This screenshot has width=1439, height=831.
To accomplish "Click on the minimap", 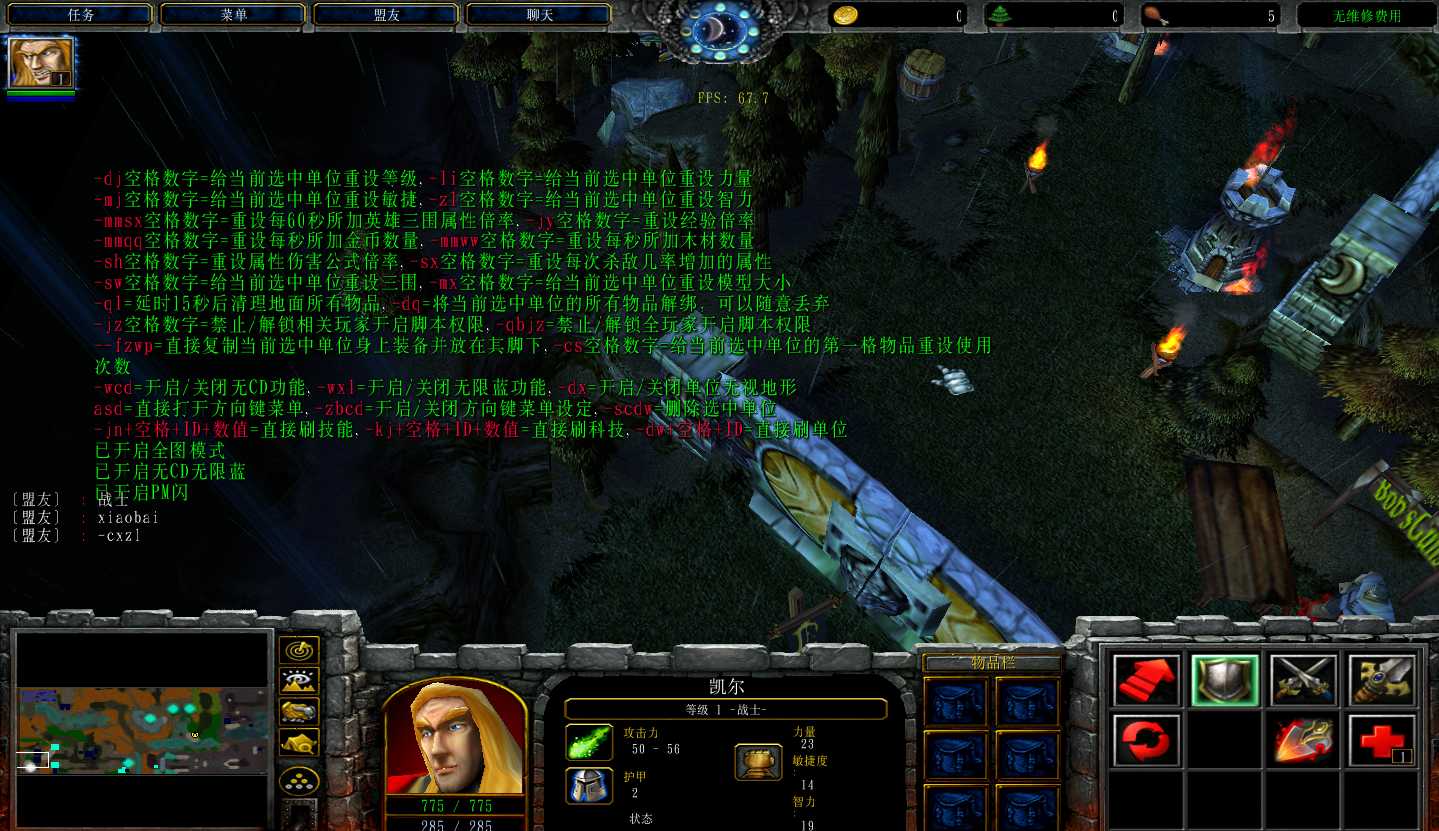I will click(x=144, y=730).
